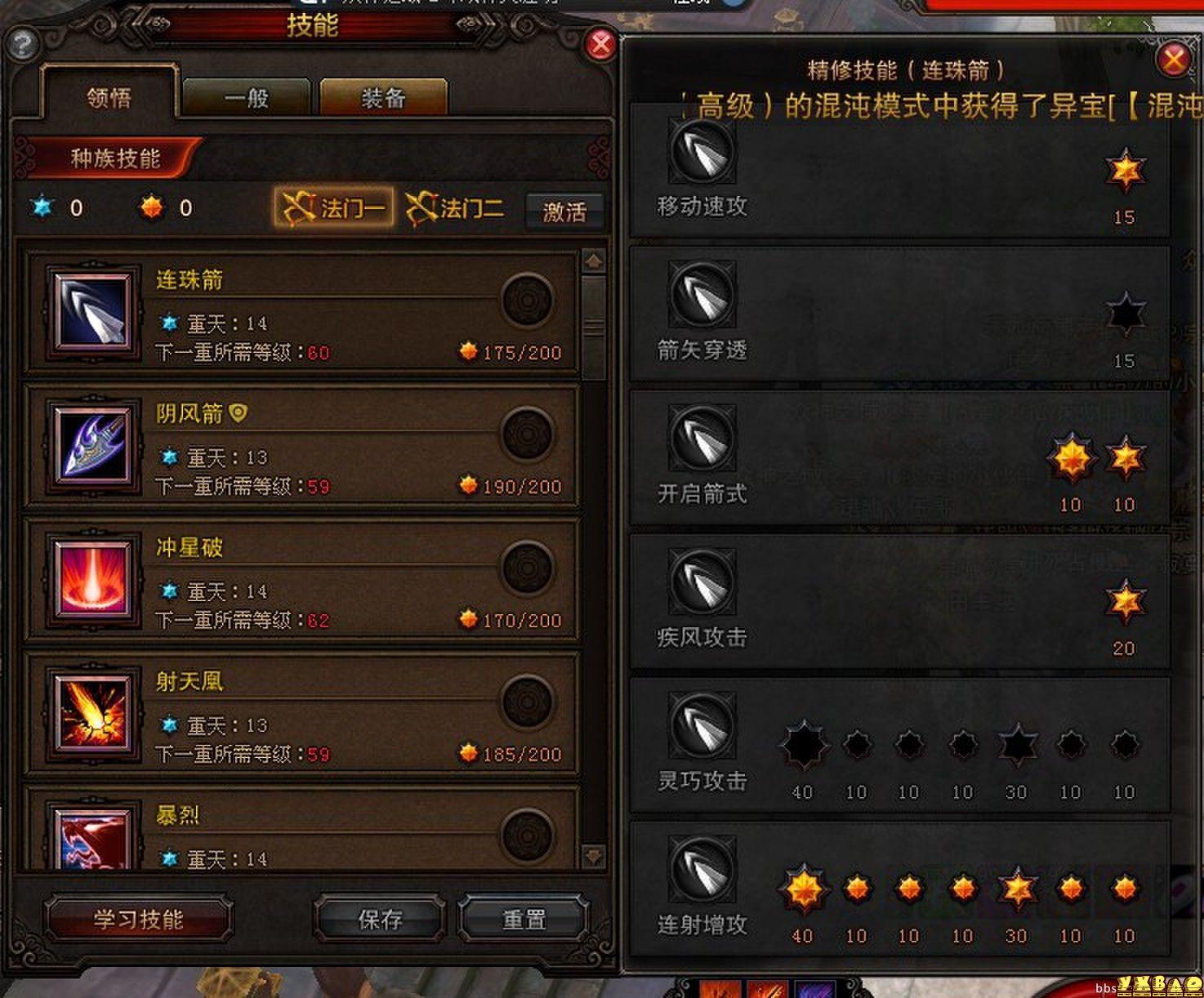The width and height of the screenshot is (1204, 998).
Task: Choose the 射天凰 skill icon
Action: [x=91, y=714]
